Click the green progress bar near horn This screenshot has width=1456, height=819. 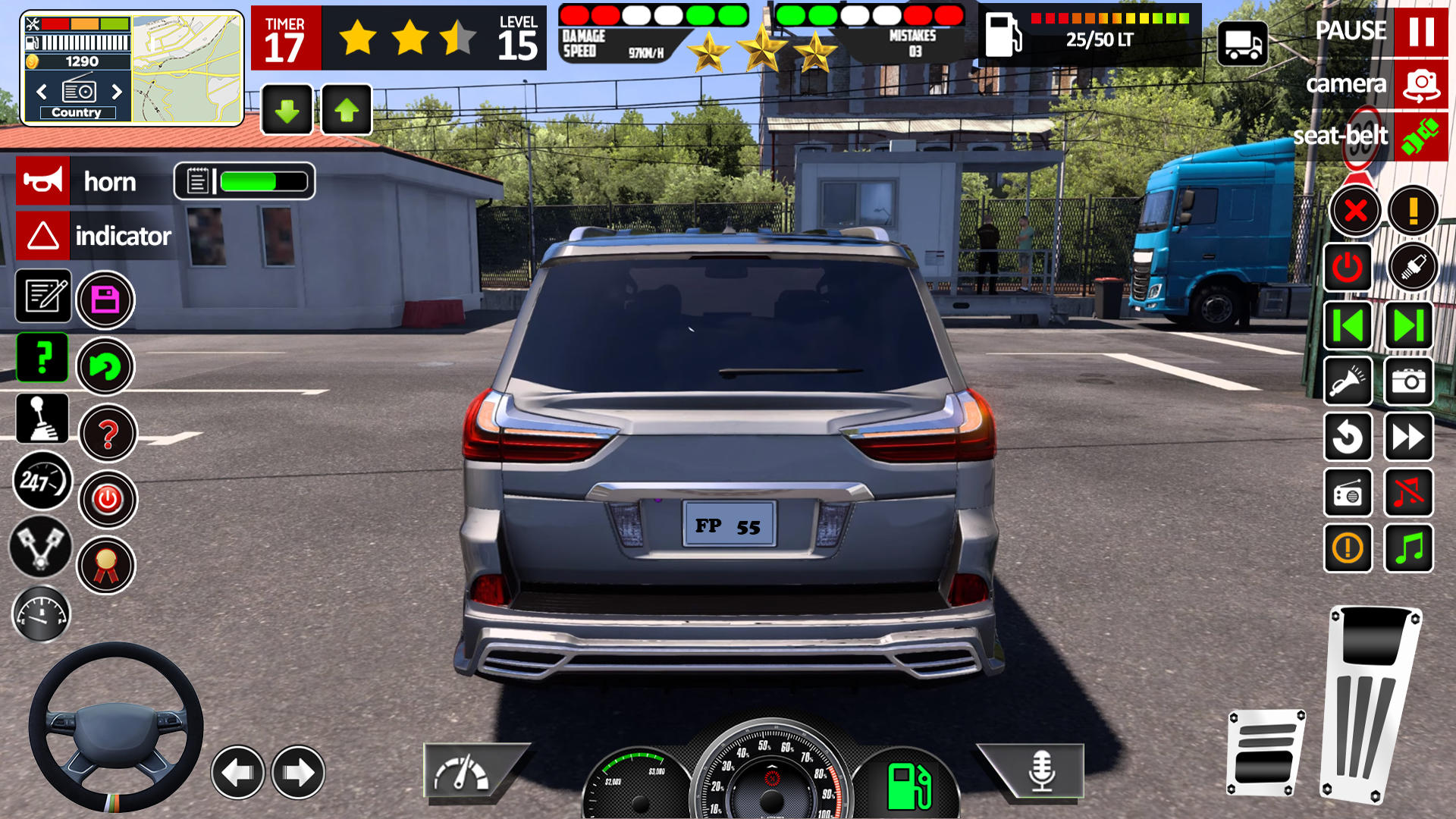pos(250,180)
